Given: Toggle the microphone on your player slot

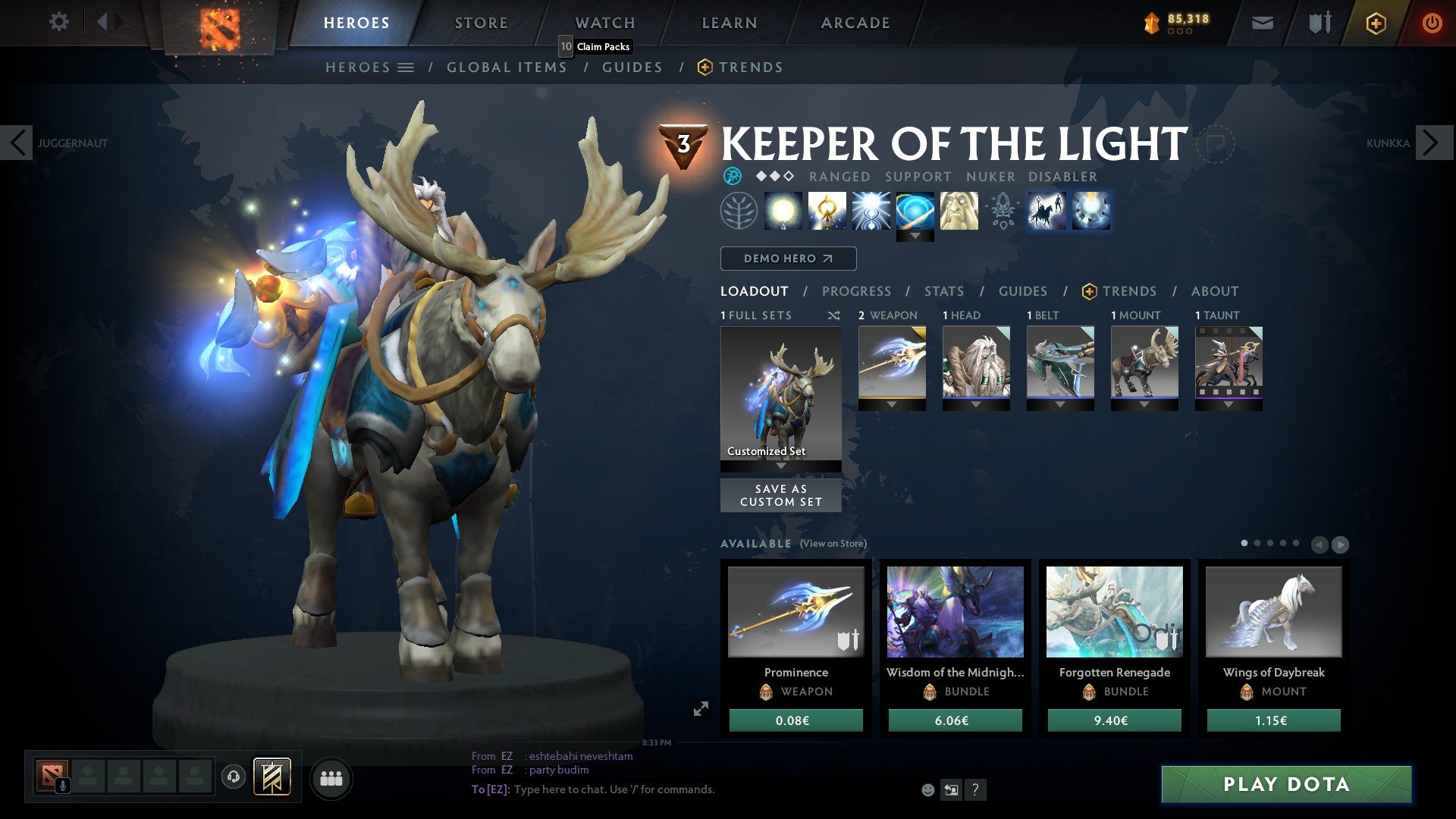Looking at the screenshot, I should pyautogui.click(x=62, y=786).
